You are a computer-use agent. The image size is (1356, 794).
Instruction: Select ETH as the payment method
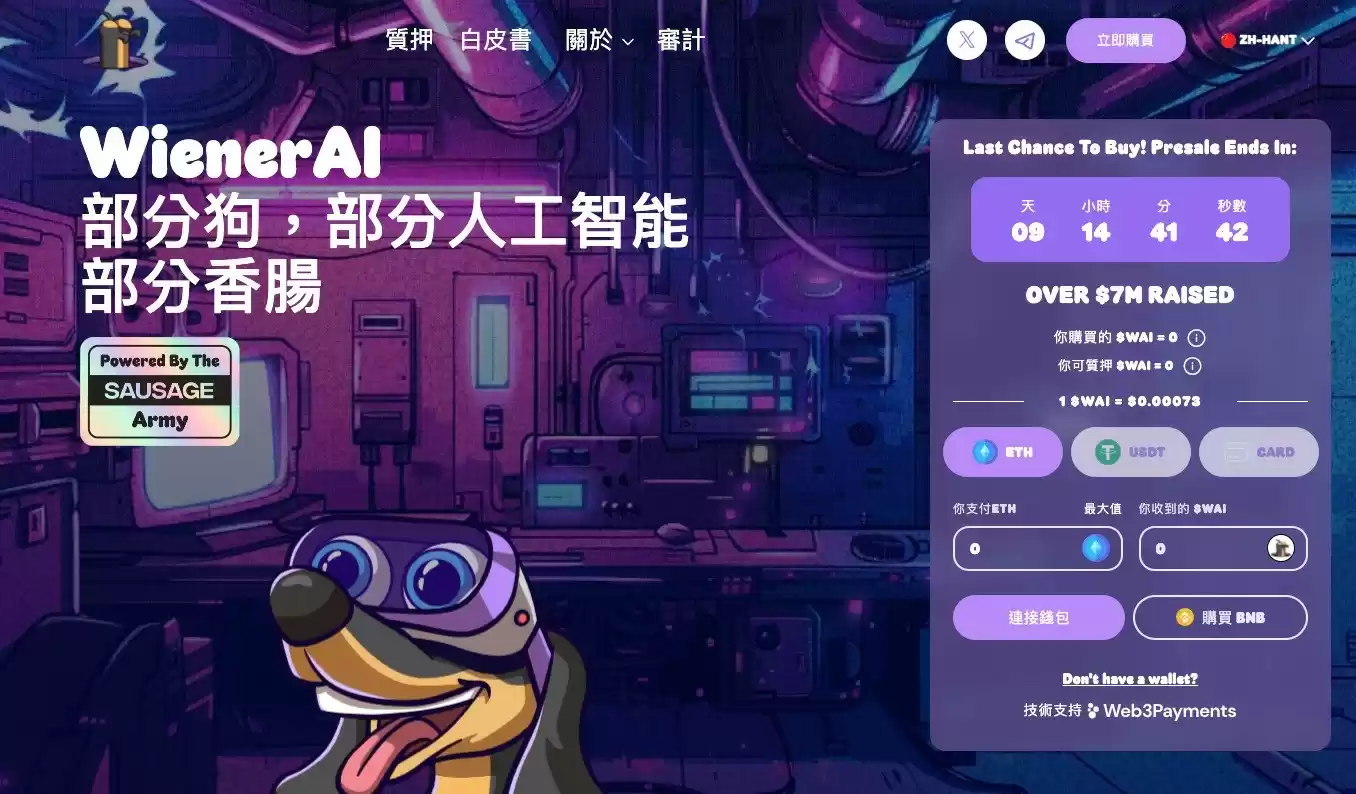(1003, 451)
